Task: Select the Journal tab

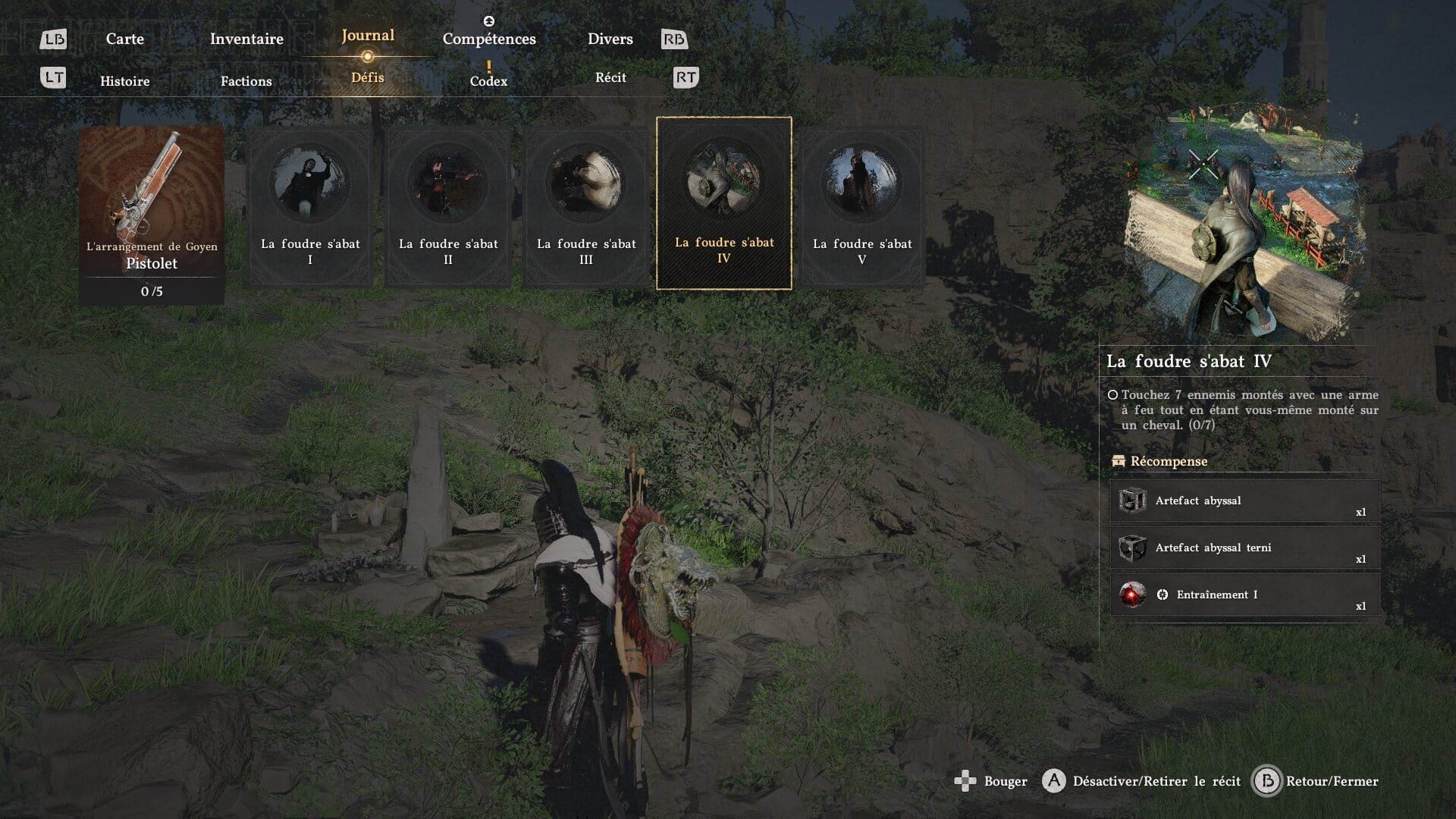Action: pos(368,36)
